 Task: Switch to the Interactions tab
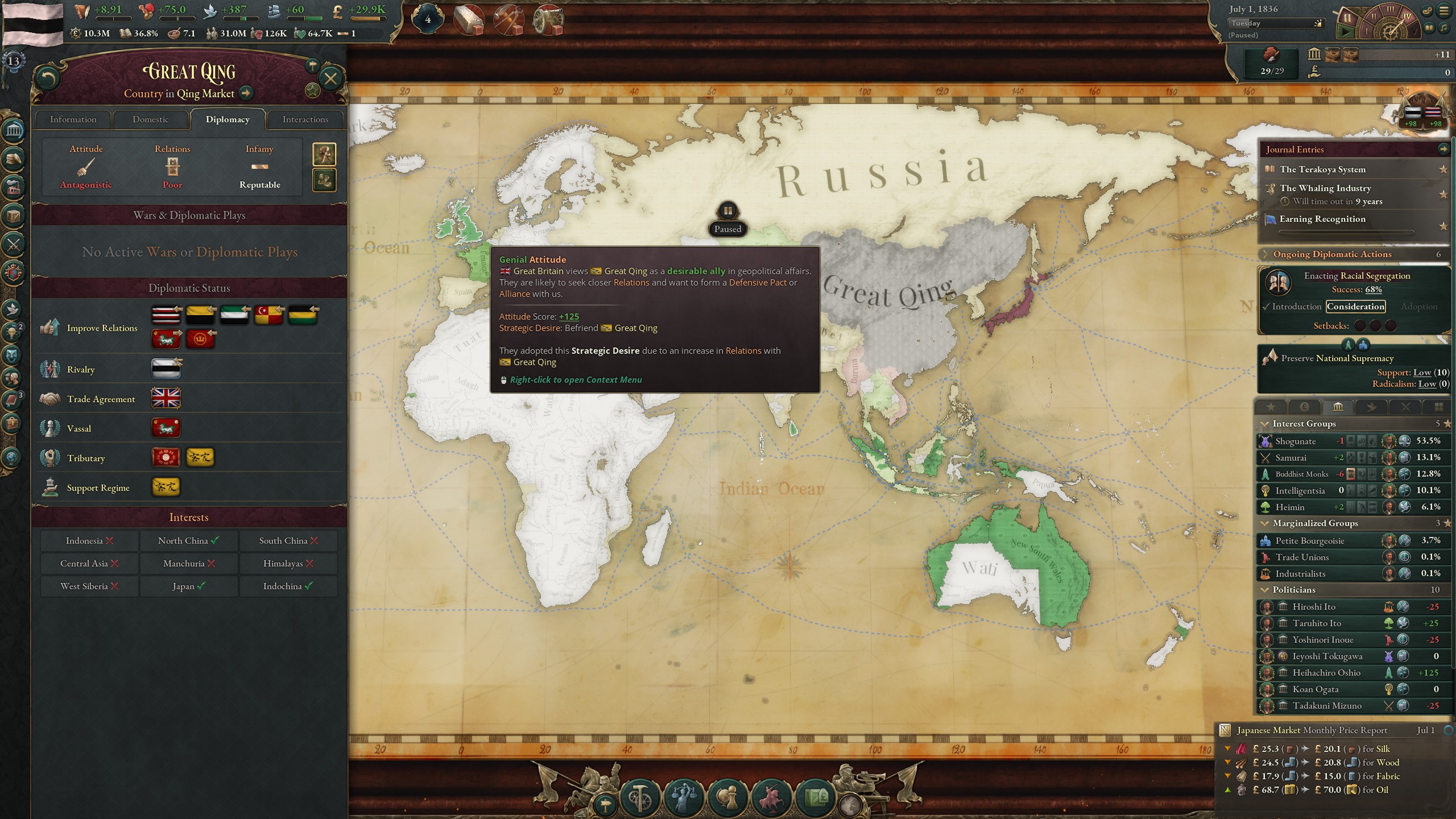[305, 119]
